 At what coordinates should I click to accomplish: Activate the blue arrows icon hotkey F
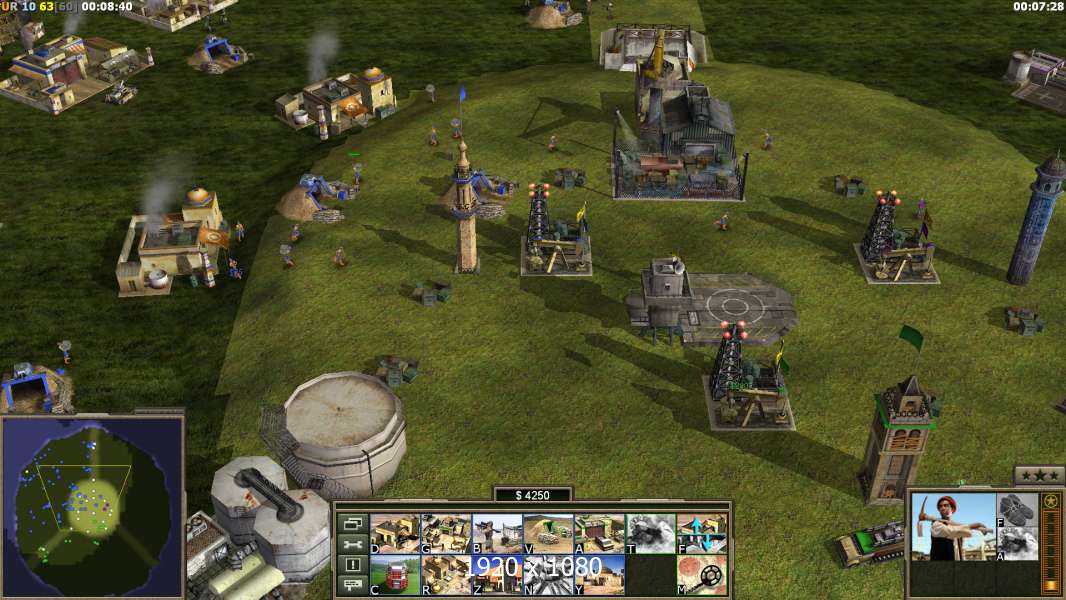[x=702, y=534]
